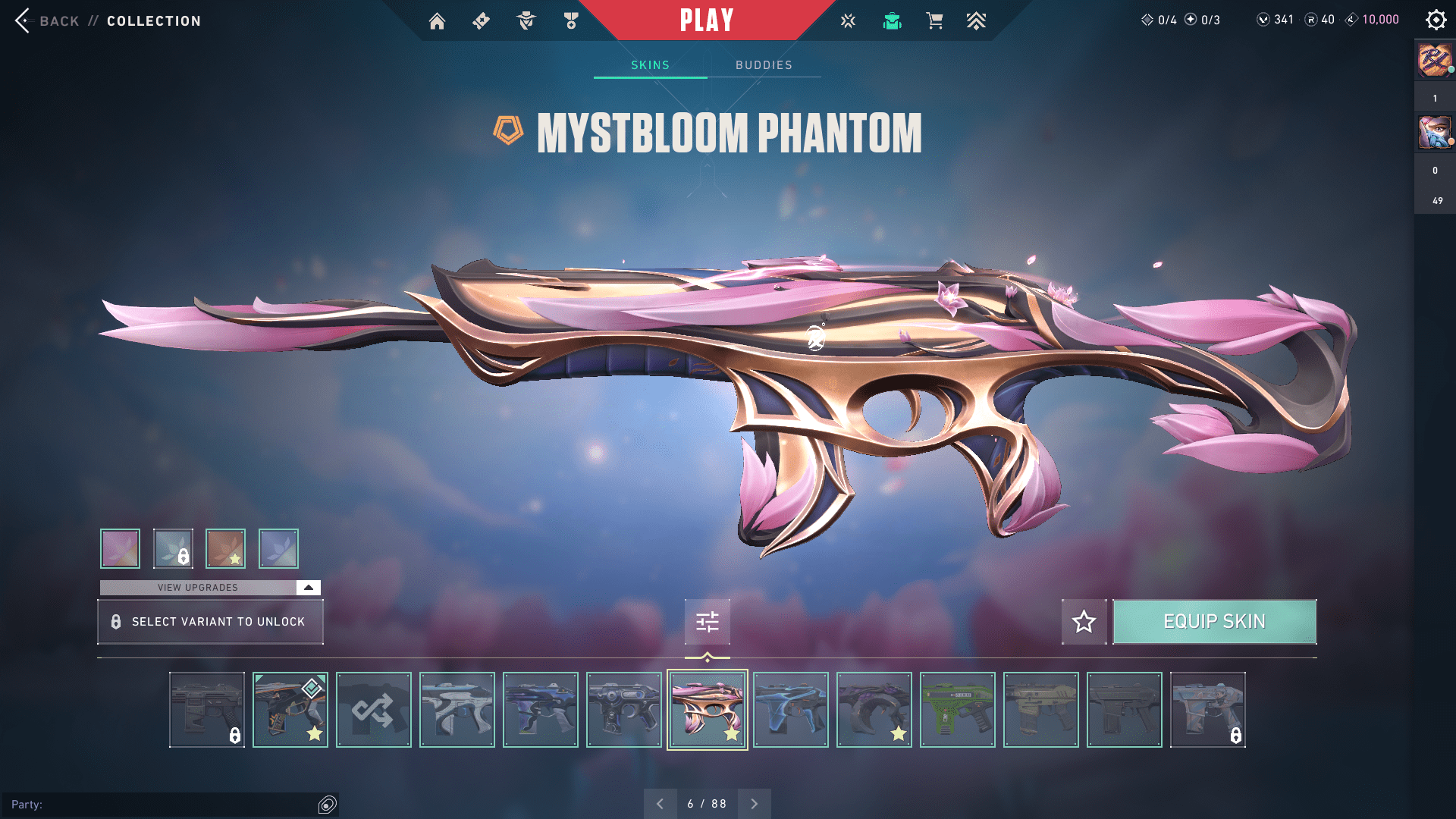
Task: Choose the pink default variant swatch
Action: 121,548
